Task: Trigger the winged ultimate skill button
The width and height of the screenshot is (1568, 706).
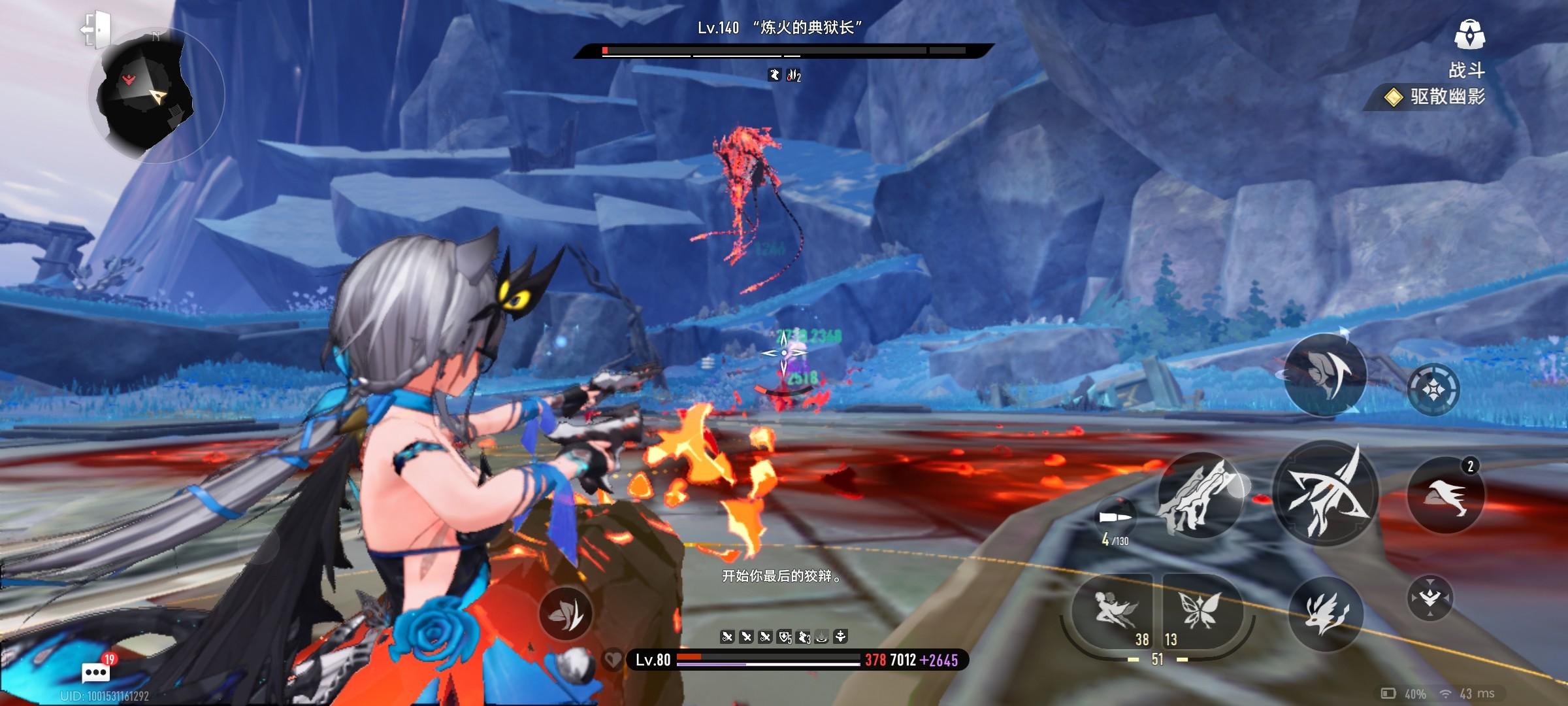Action: pos(1325,614)
